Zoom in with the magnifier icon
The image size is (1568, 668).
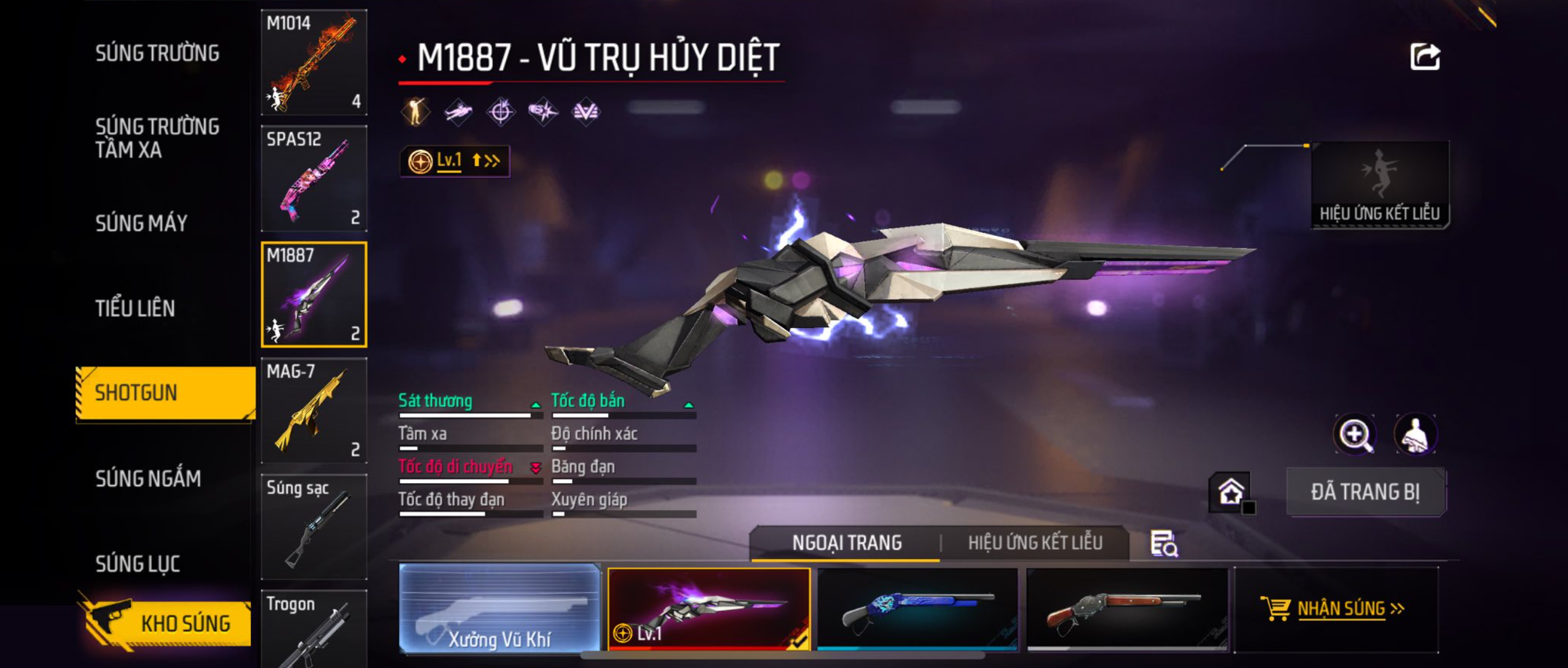tap(1355, 434)
